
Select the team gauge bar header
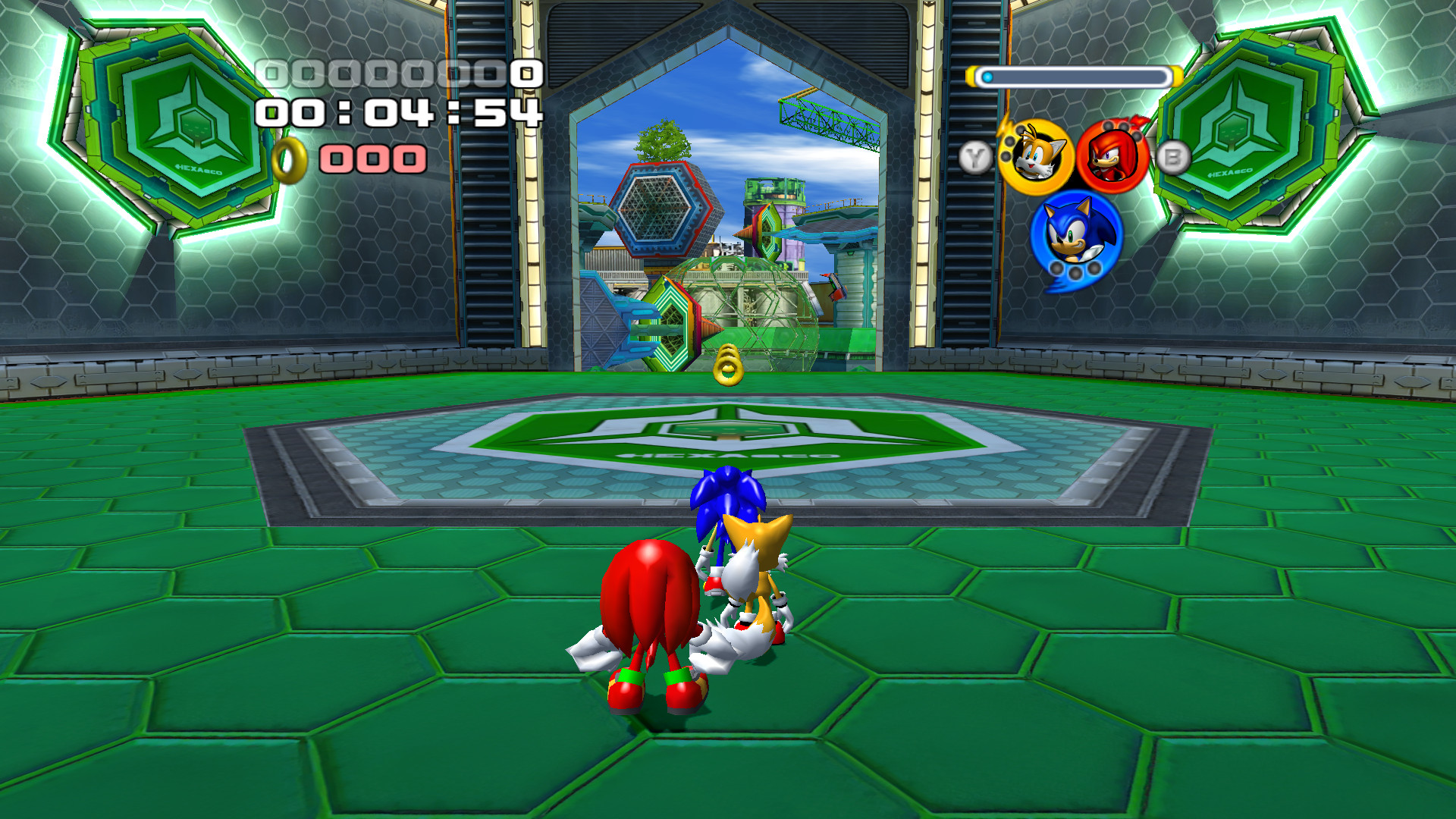1074,75
